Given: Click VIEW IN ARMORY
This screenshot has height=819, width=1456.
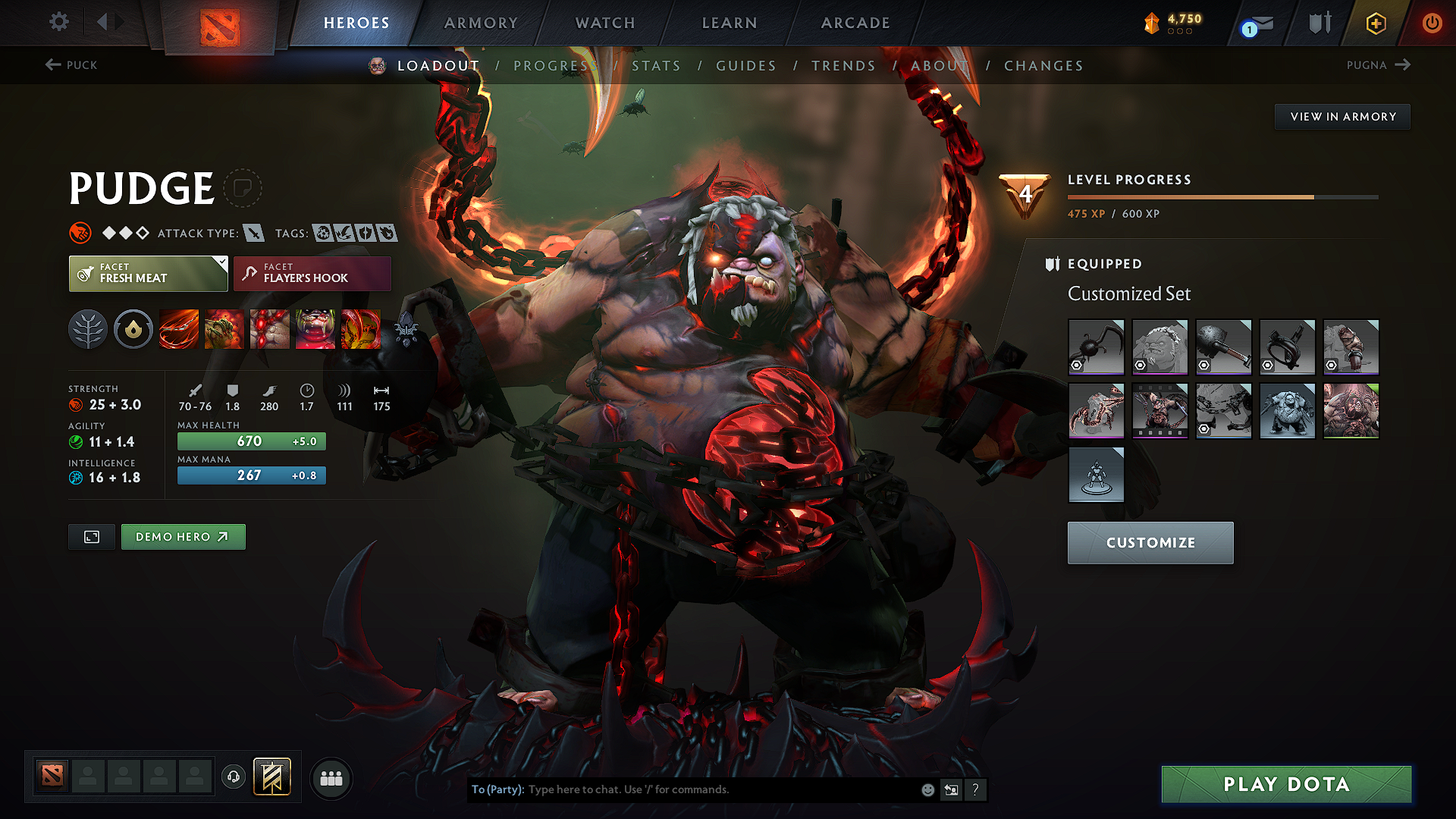Looking at the screenshot, I should [1342, 116].
